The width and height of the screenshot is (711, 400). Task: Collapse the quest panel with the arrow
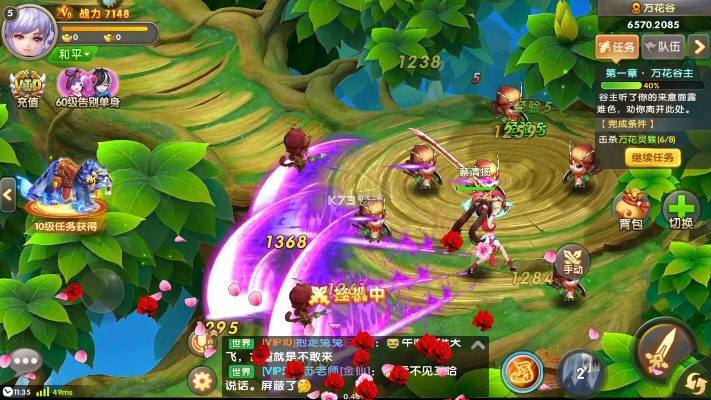pyautogui.click(x=699, y=46)
